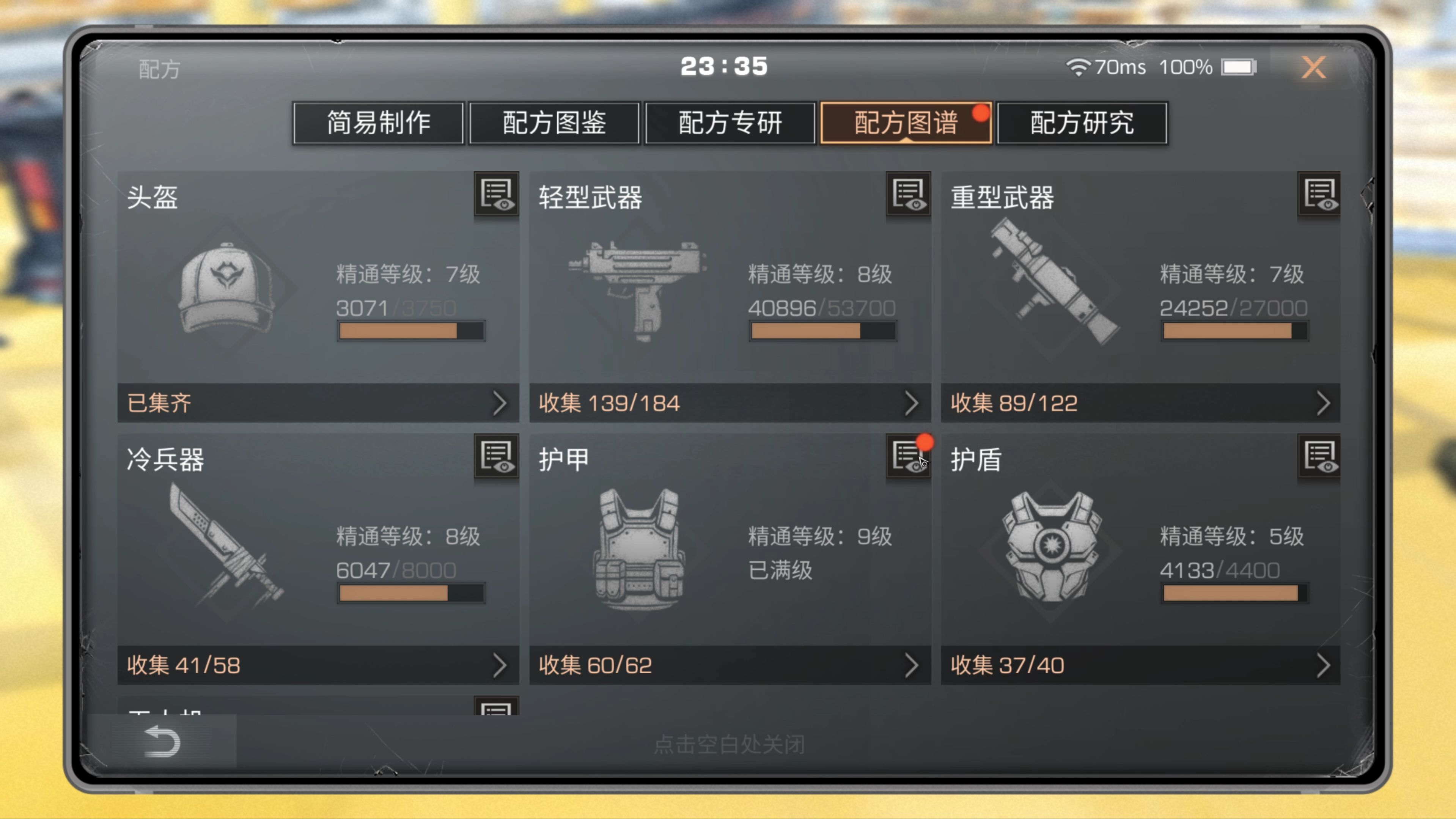Open the blueprint preview icon on 头盔 card
The width and height of the screenshot is (1456, 819).
(496, 196)
